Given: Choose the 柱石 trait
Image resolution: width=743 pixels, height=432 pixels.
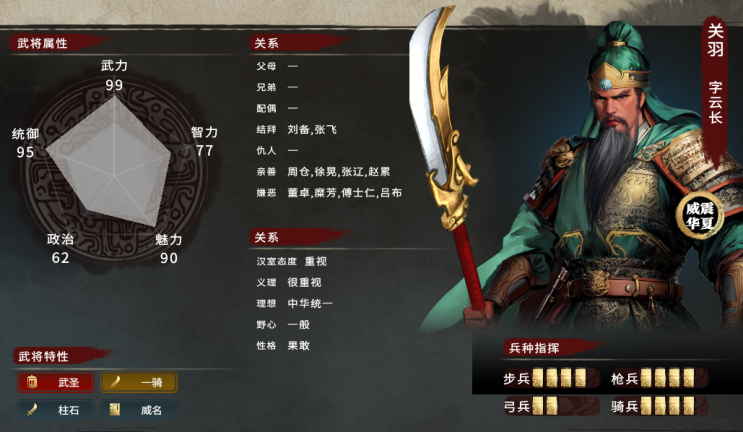Looking at the screenshot, I should tap(56, 409).
